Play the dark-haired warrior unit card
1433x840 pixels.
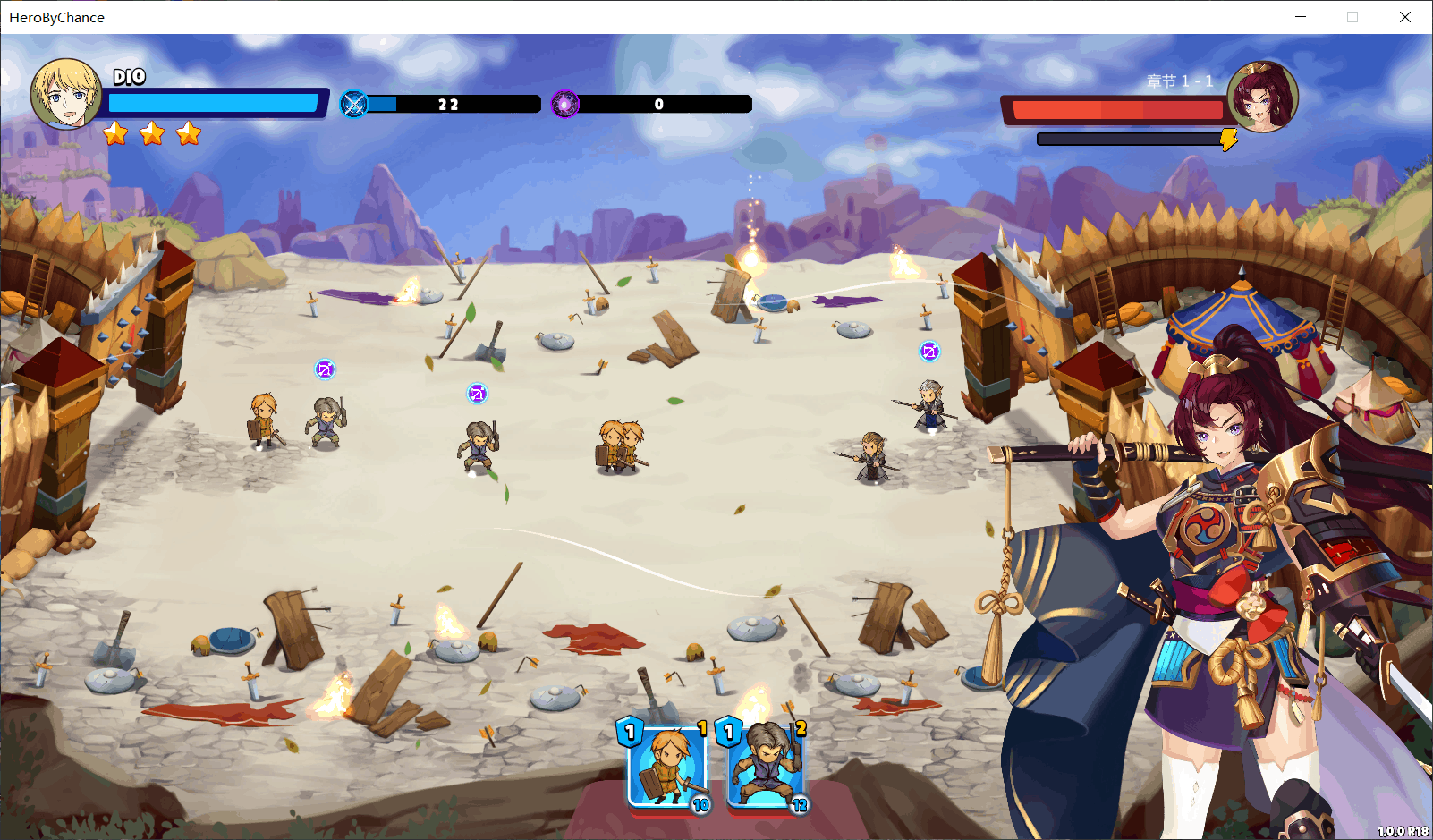(x=766, y=767)
